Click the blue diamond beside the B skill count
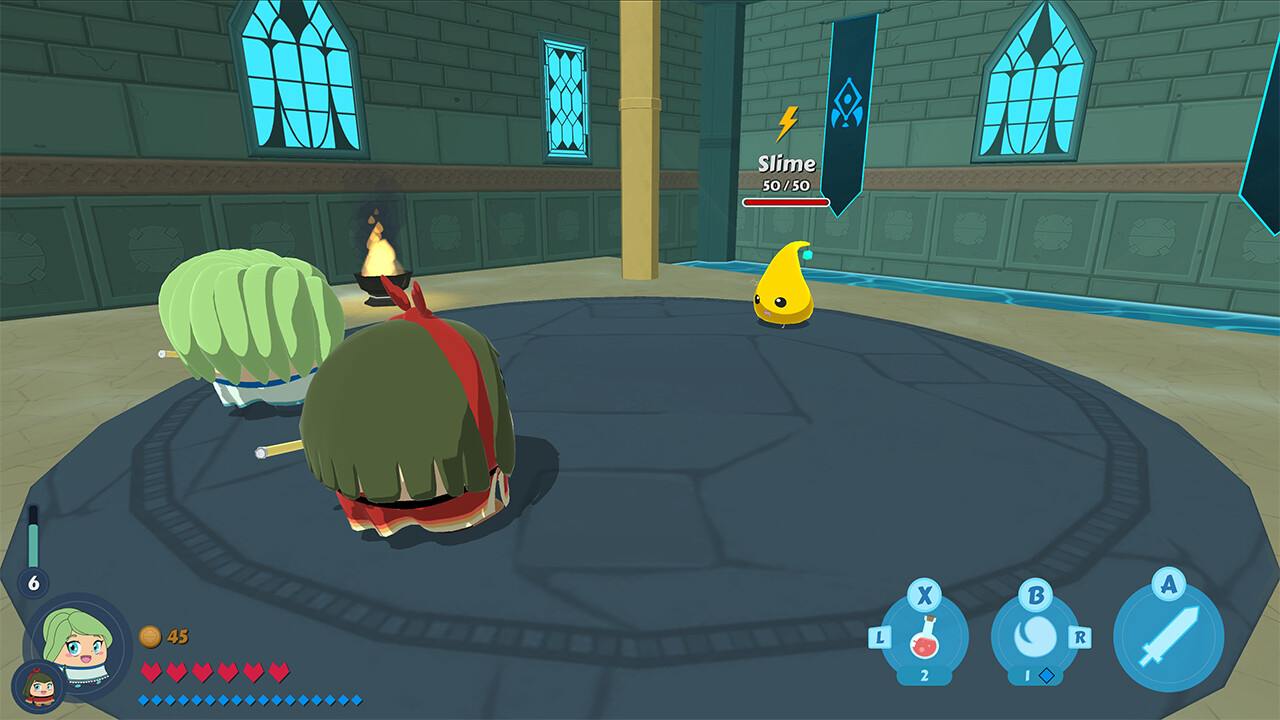 [x=1046, y=676]
